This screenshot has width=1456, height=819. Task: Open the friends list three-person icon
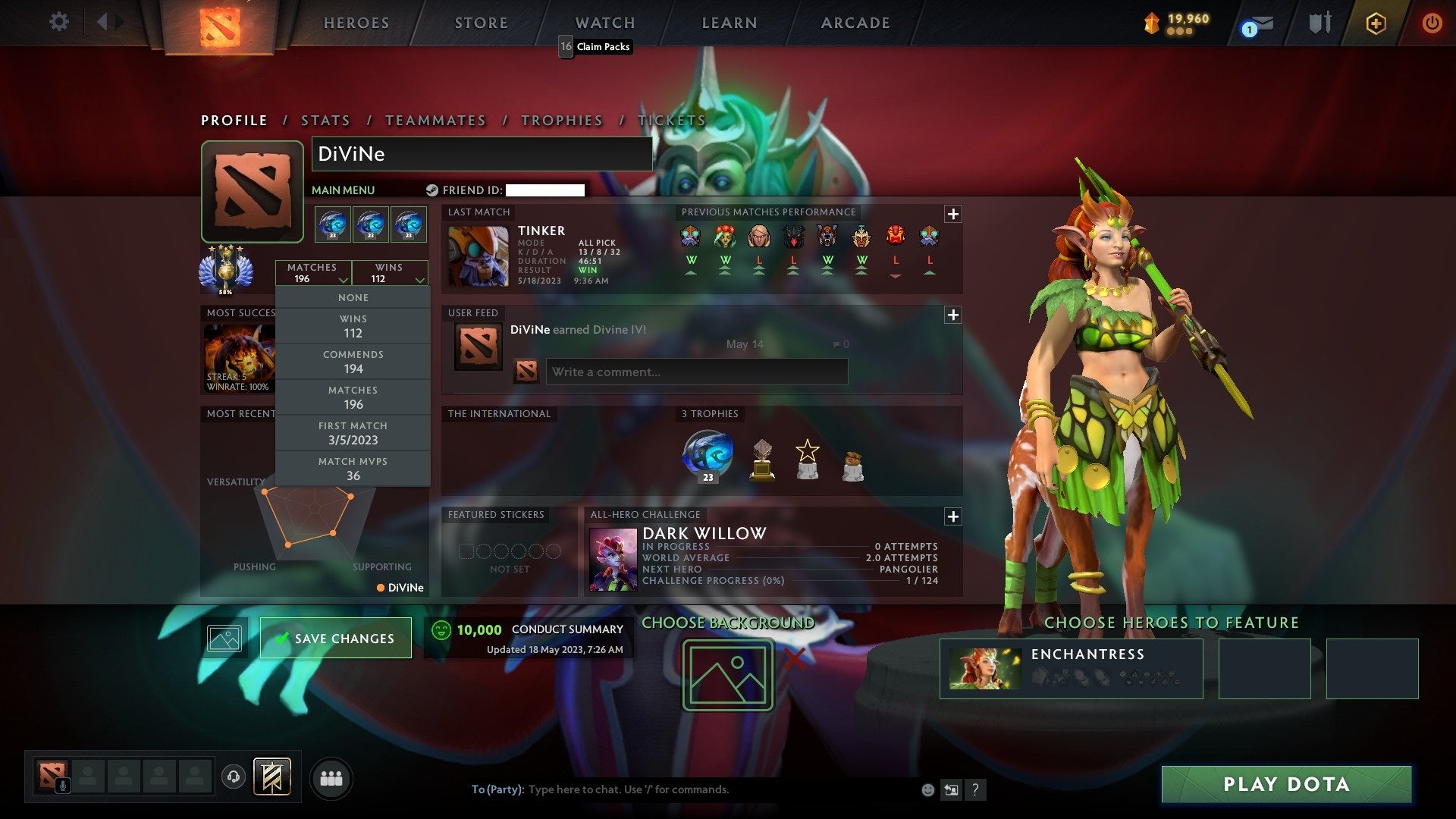point(331,777)
